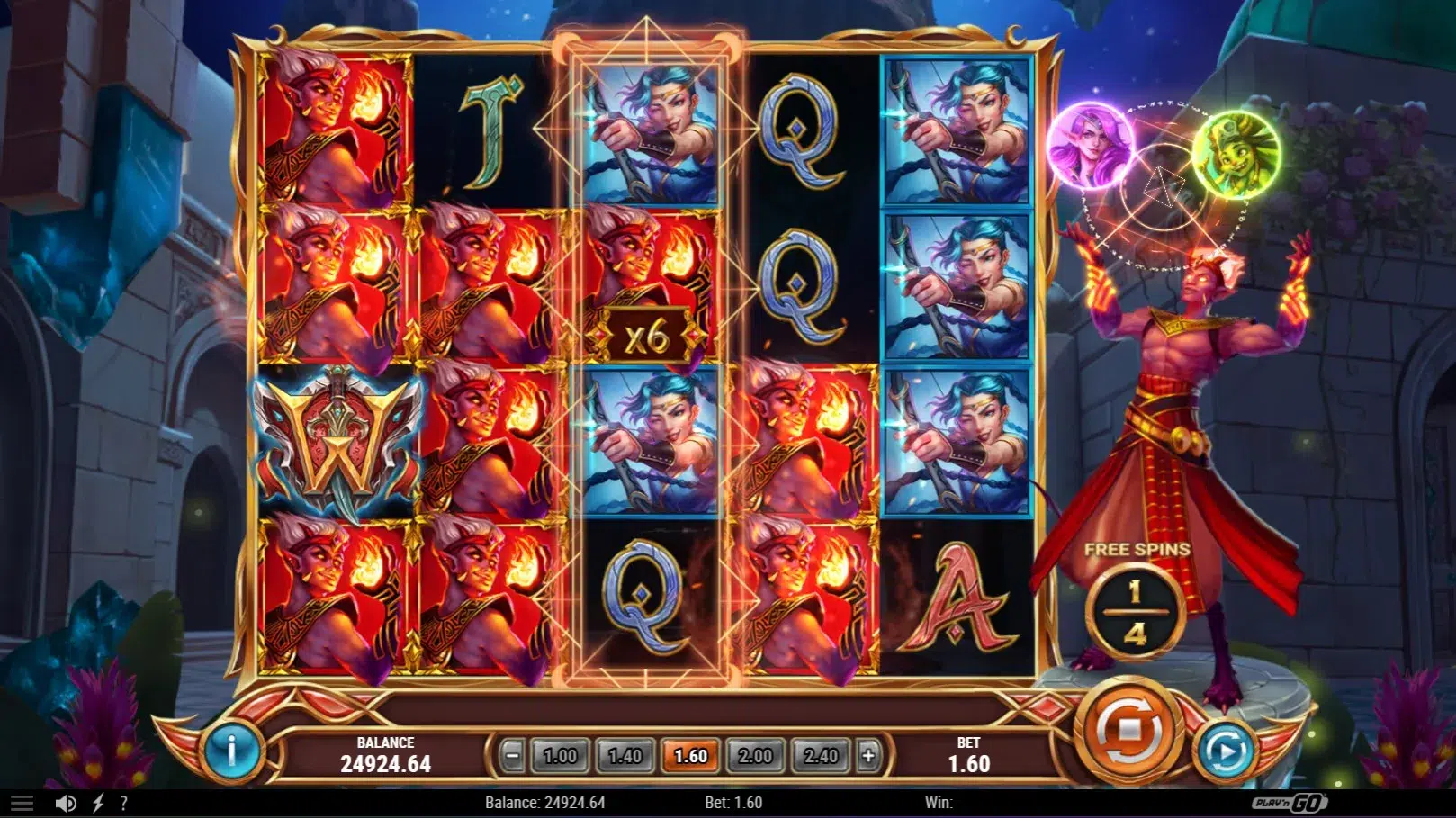
Task: Select the 1.60 bet amount
Action: point(690,756)
